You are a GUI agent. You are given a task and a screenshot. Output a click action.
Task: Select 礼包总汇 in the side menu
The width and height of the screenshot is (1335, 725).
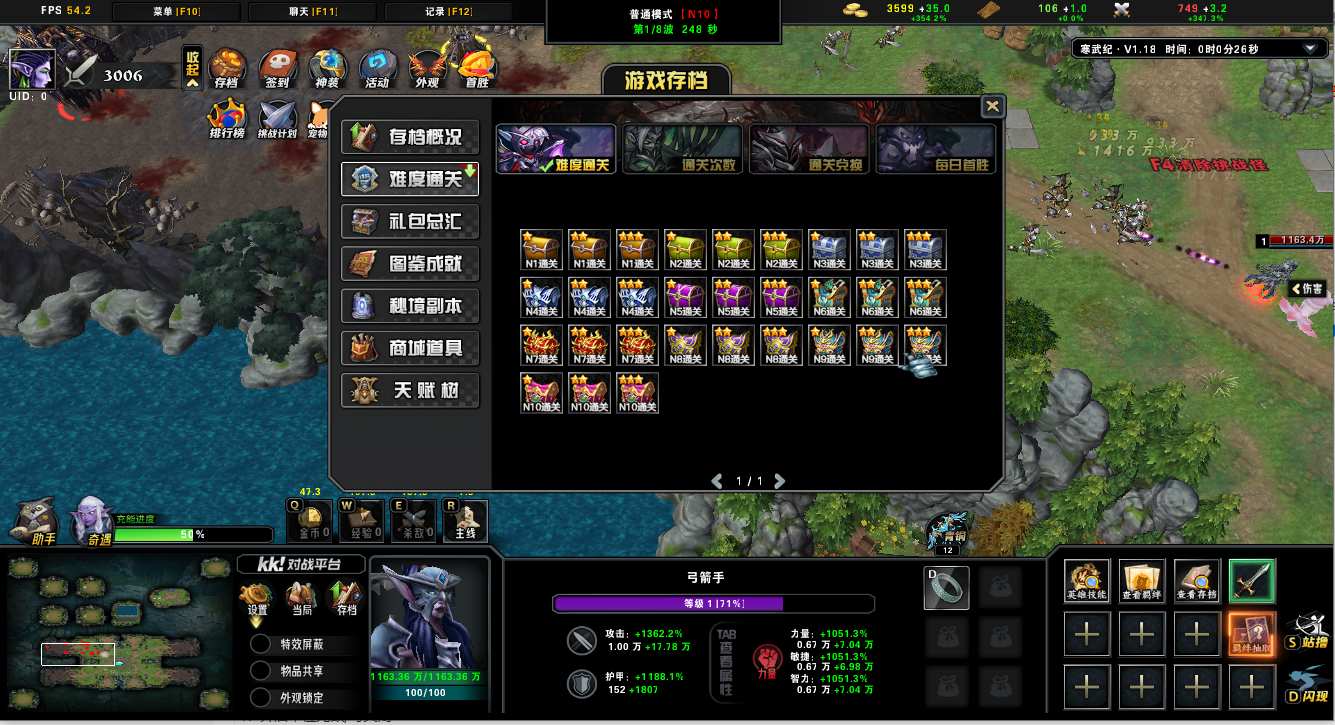410,221
